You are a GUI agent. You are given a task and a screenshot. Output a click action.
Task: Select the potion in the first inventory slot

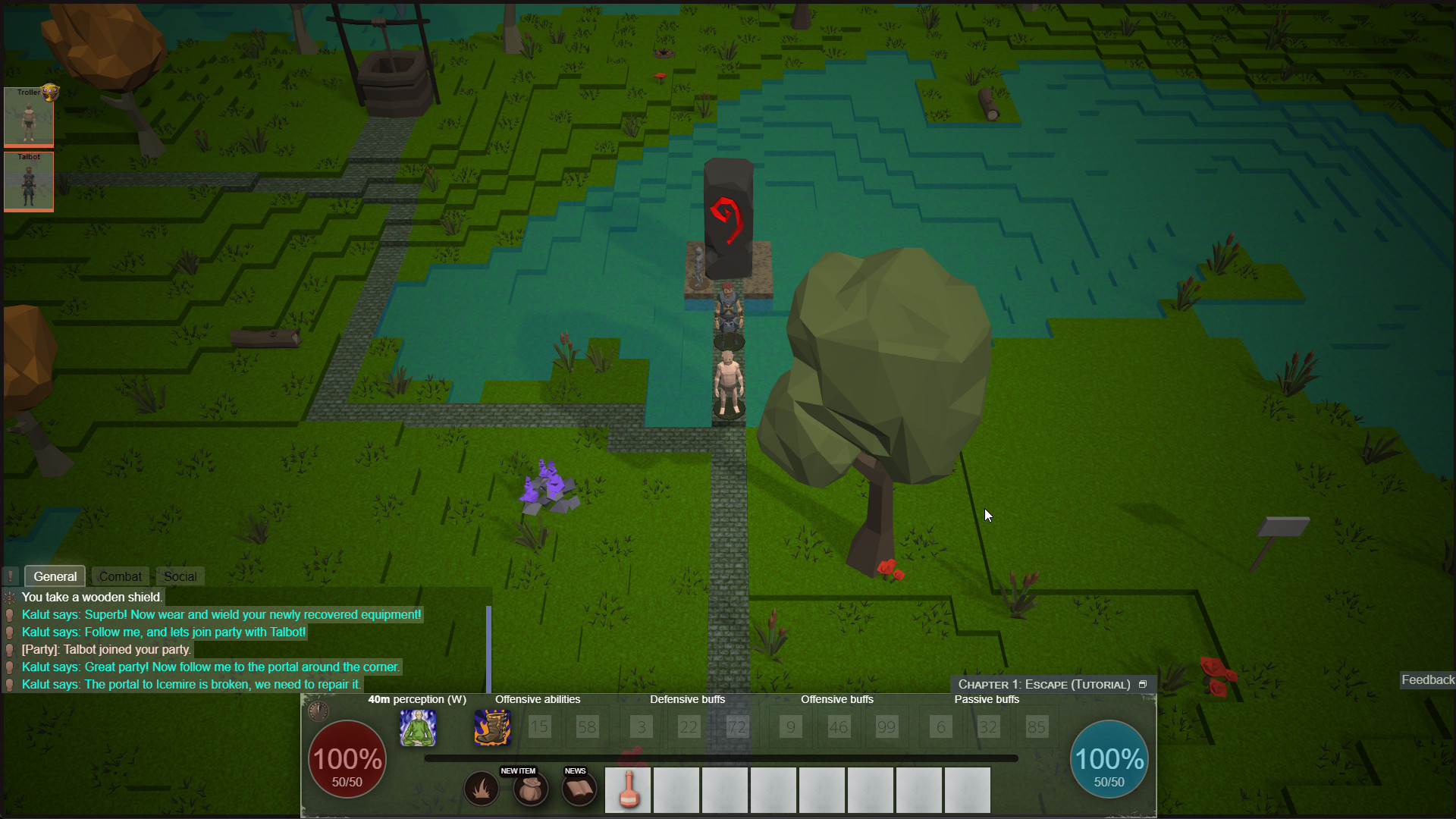click(x=628, y=789)
